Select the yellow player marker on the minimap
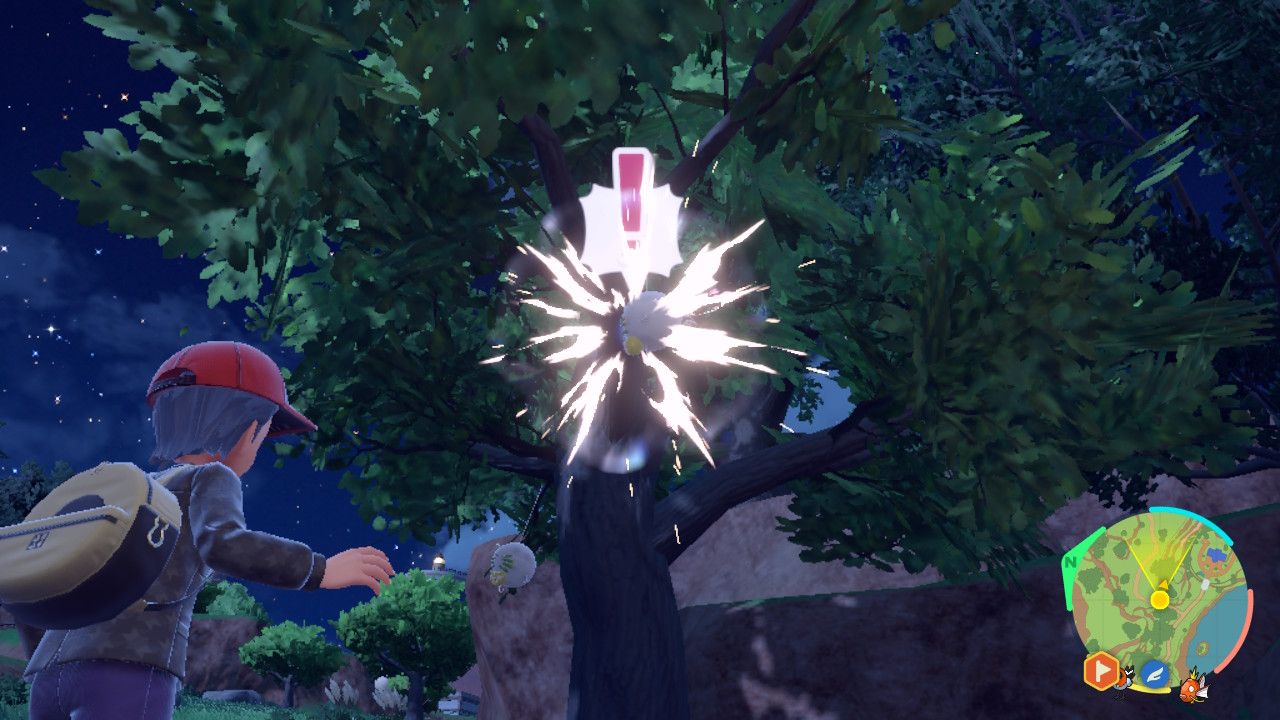Screen dimensions: 1280x720 click(x=1160, y=598)
